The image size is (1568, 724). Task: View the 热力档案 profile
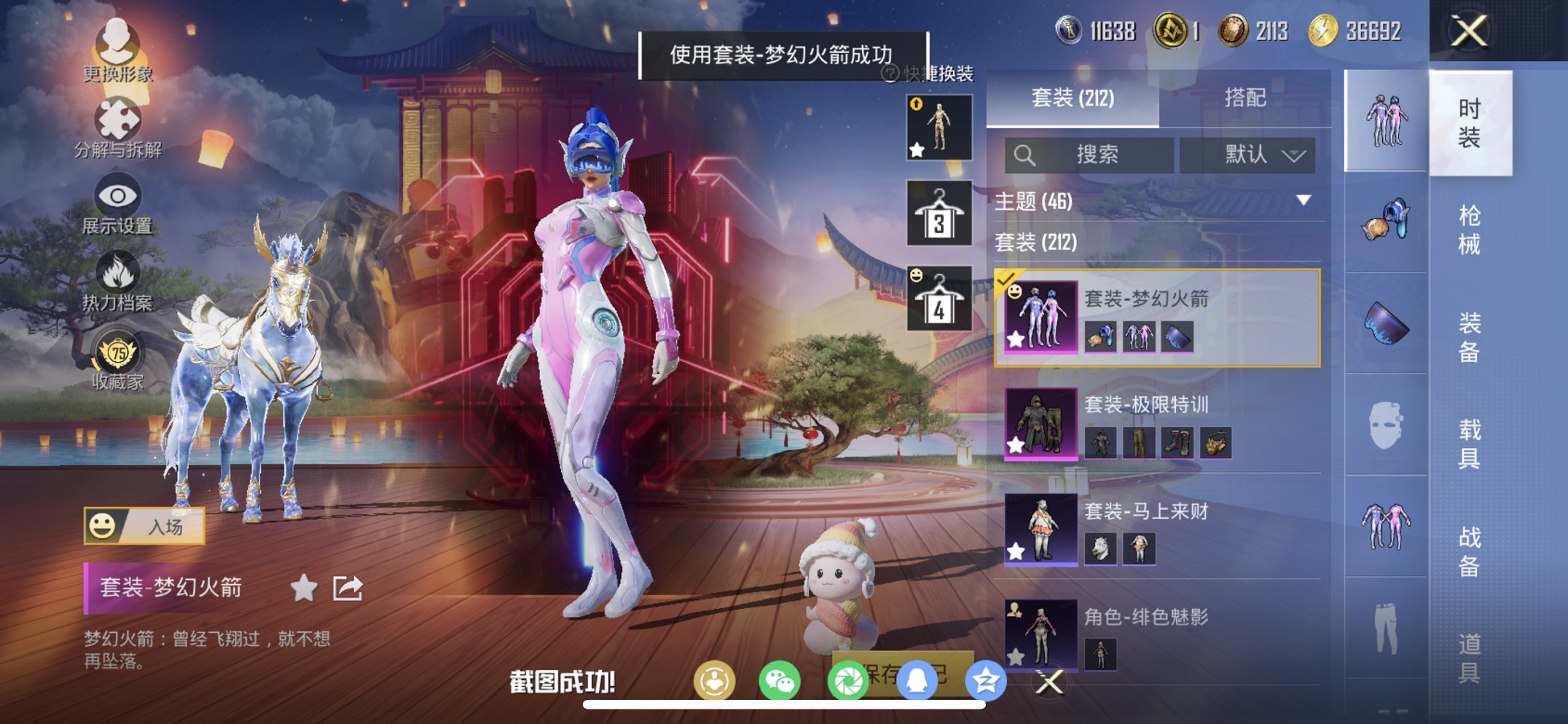pos(119,284)
